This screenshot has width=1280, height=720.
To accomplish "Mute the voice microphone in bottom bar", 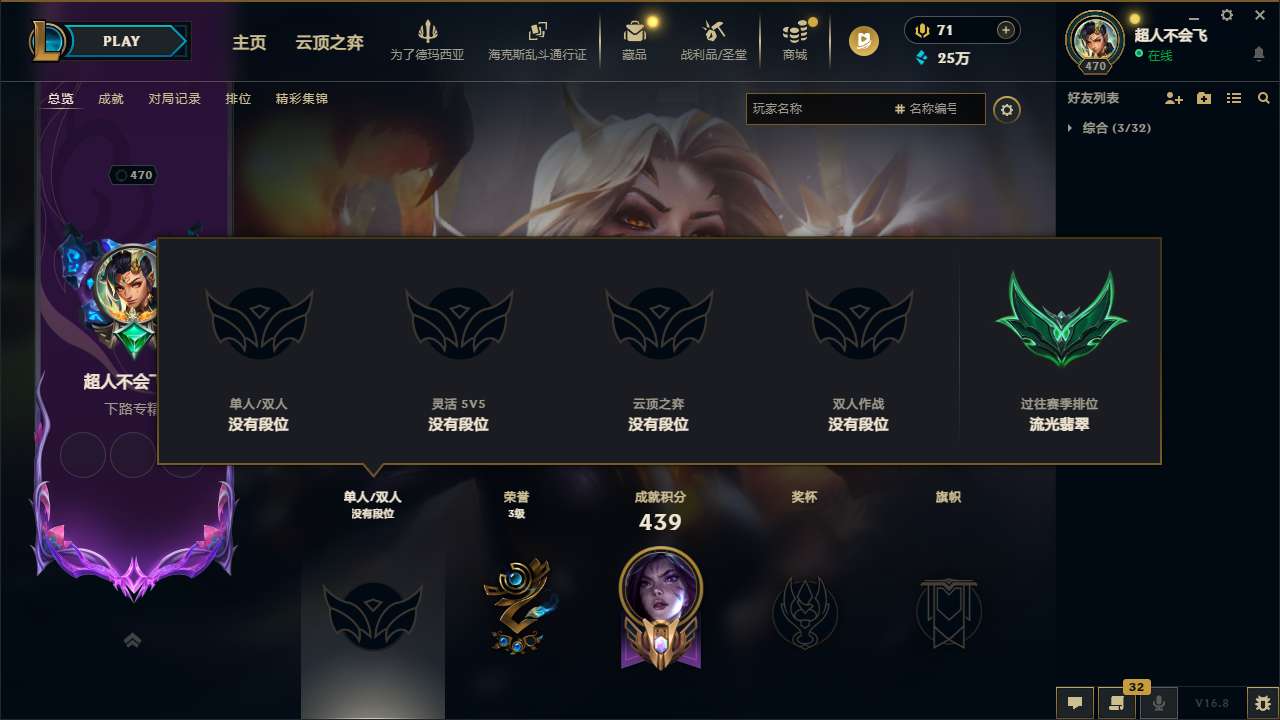I will point(1157,703).
